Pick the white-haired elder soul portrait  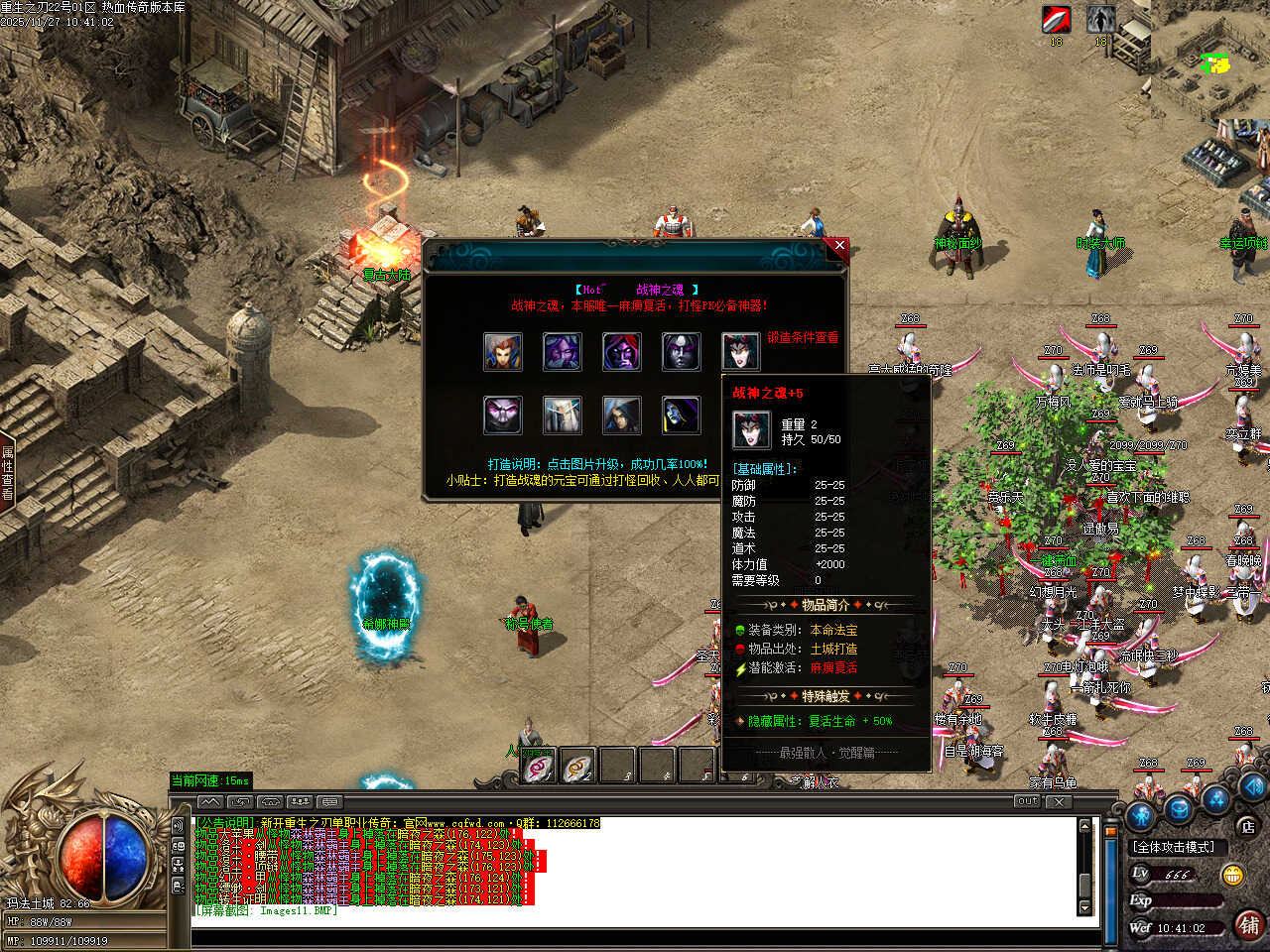click(x=563, y=416)
